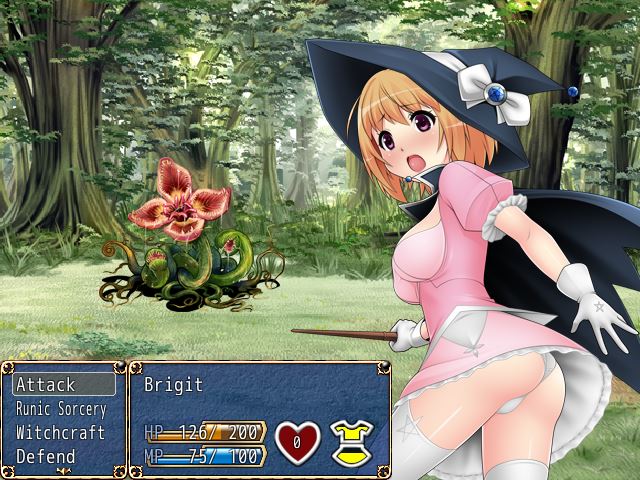The height and width of the screenshot is (480, 640).
Task: Open the Runic Sorcery skill list
Action: click(x=62, y=409)
